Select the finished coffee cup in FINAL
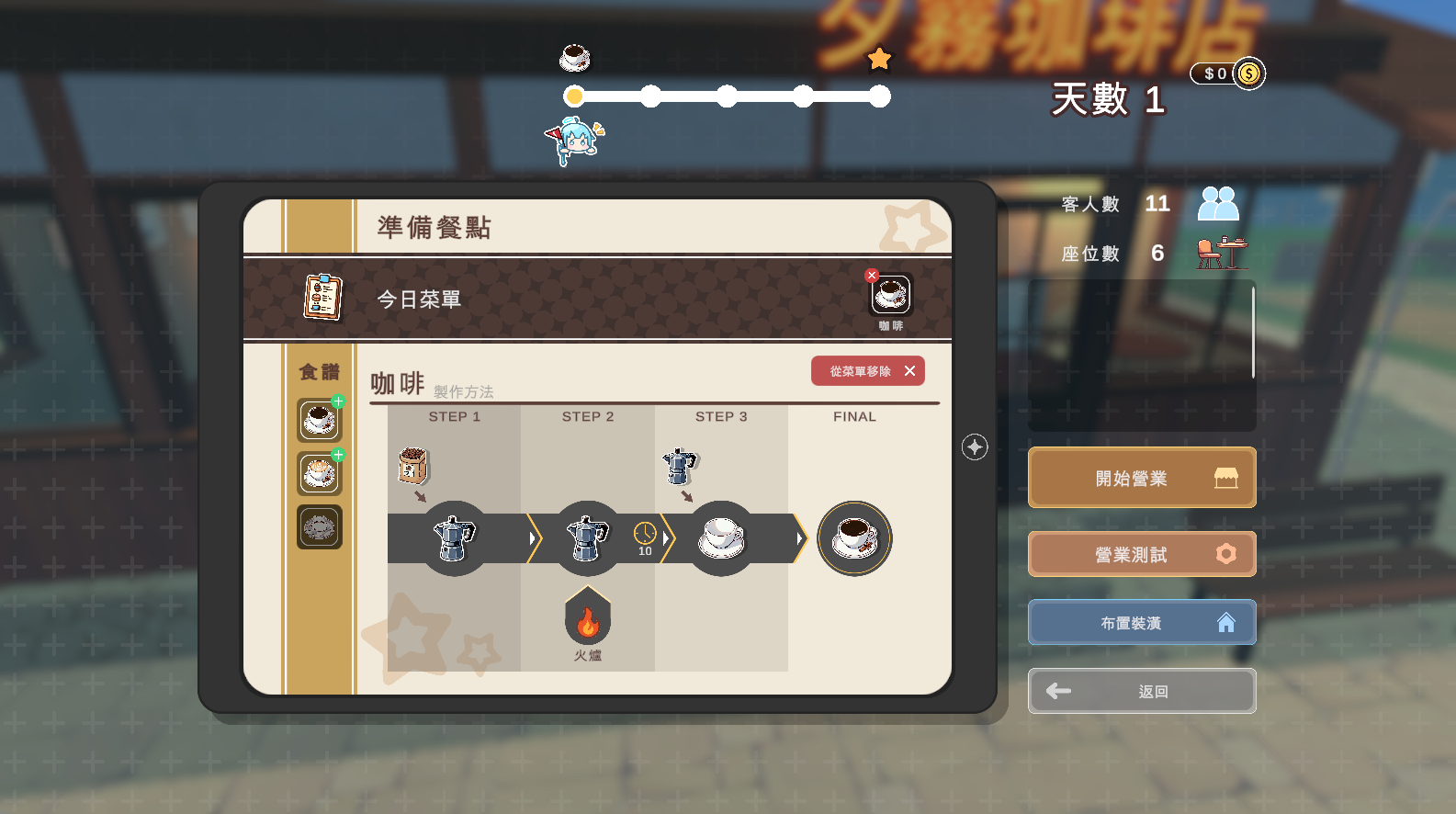Image resolution: width=1456 pixels, height=814 pixels. (854, 538)
